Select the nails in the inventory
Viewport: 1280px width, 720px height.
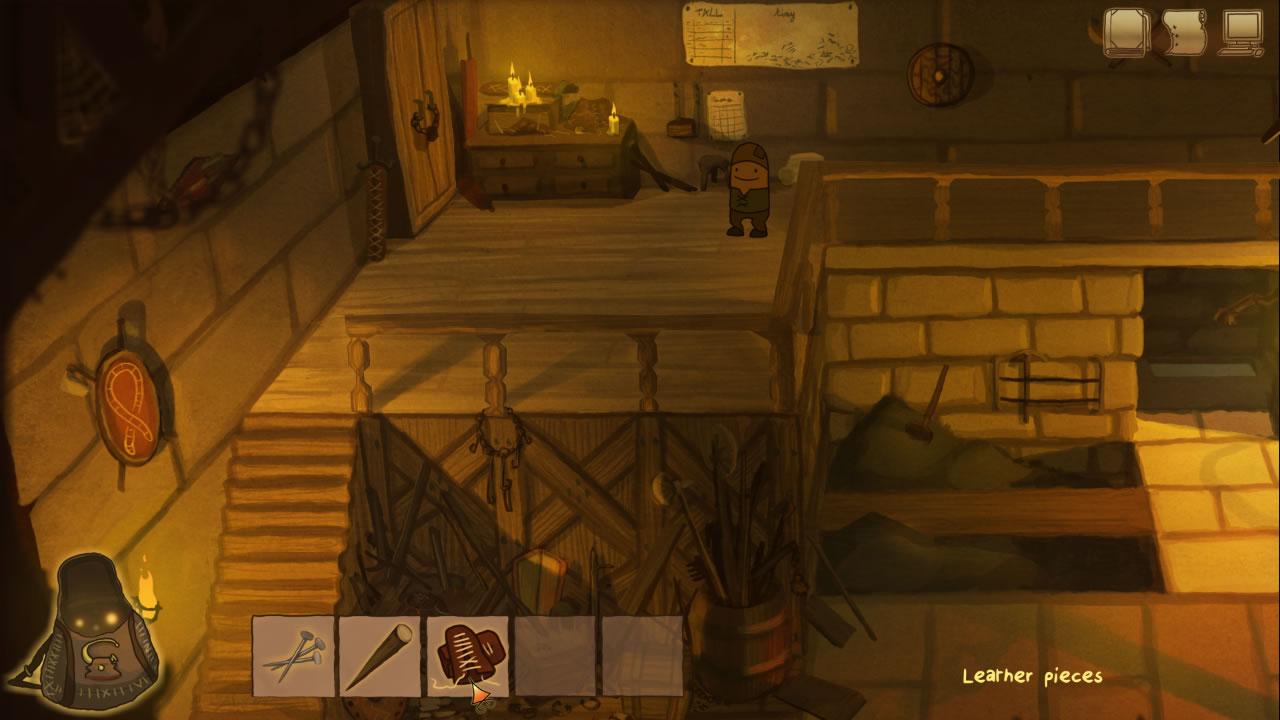coord(293,656)
